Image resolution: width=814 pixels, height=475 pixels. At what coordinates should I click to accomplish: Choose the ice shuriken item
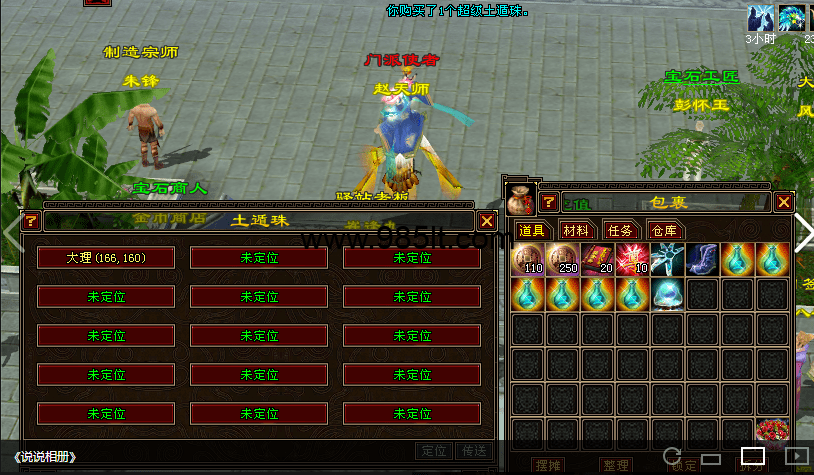pyautogui.click(x=668, y=260)
